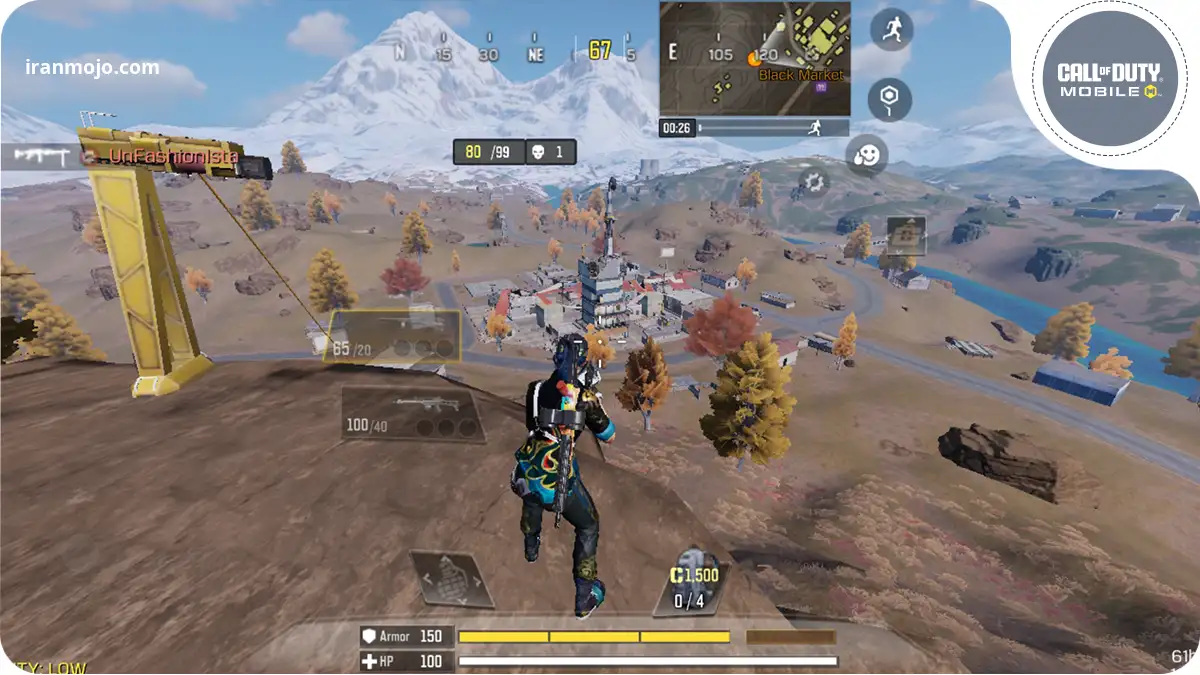Click the Call of Duty Mobile logo badge
1200x675 pixels.
point(1108,80)
